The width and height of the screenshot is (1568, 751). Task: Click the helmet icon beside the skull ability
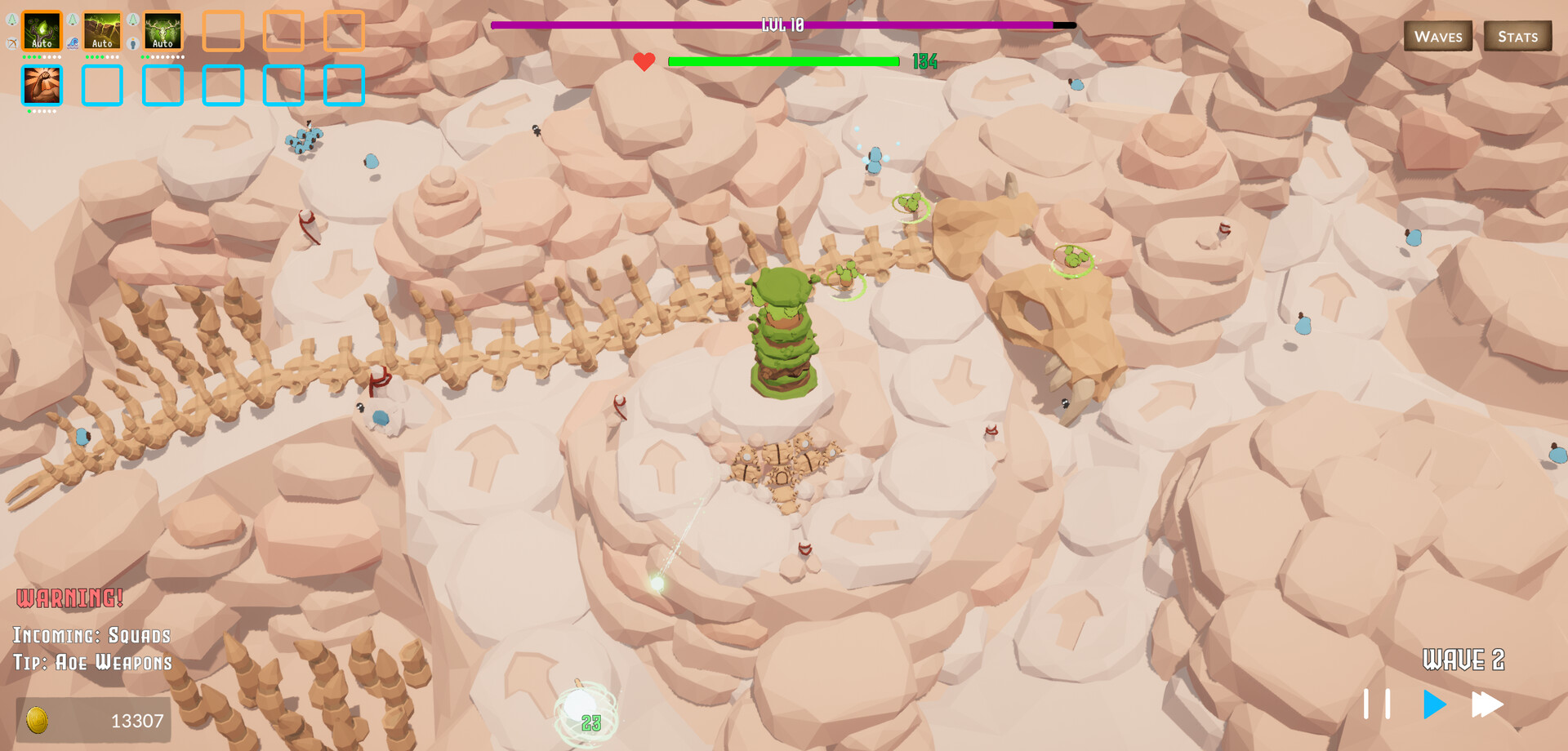pyautogui.click(x=133, y=43)
